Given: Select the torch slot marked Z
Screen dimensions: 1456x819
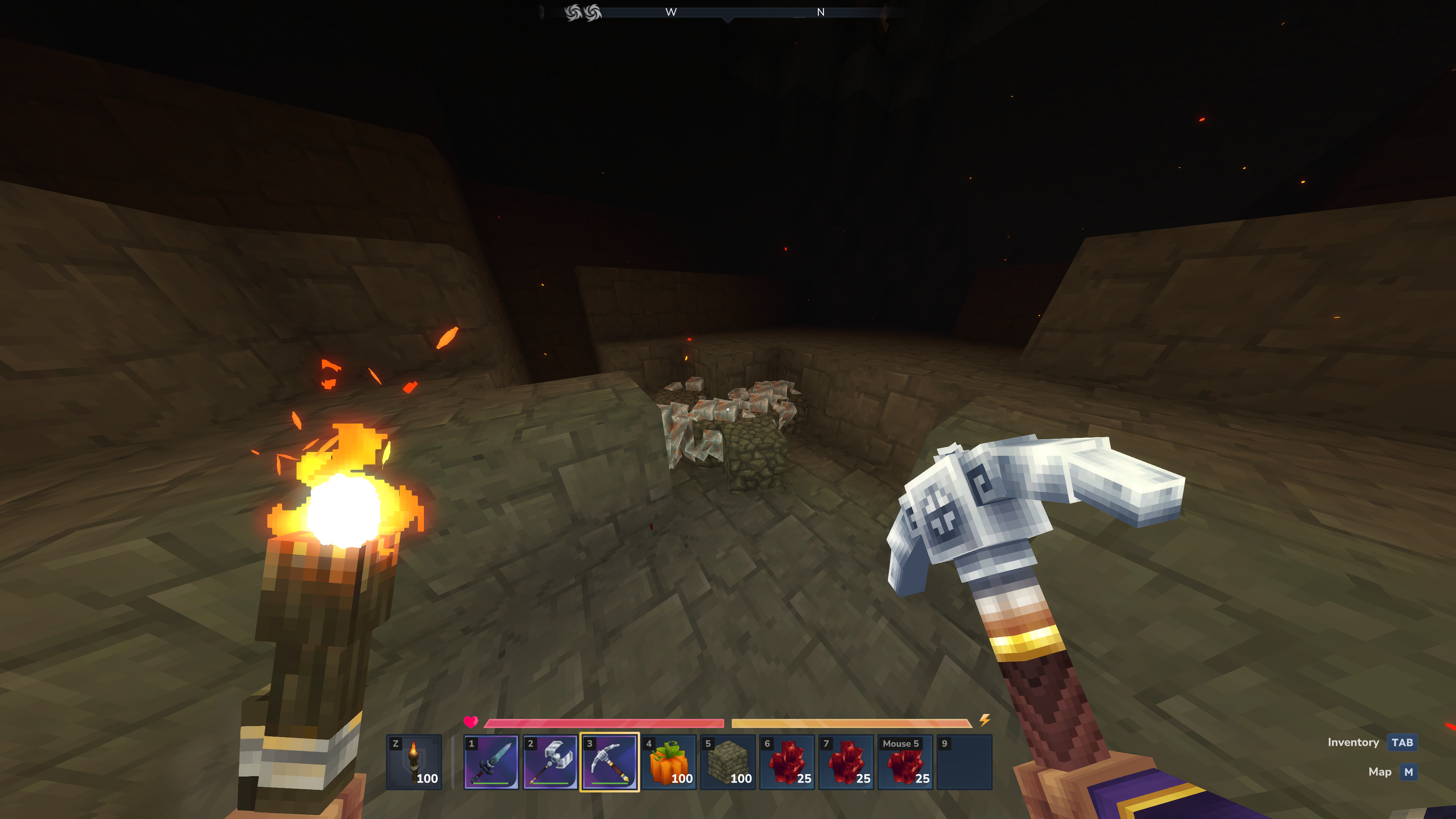Looking at the screenshot, I should point(414,761).
